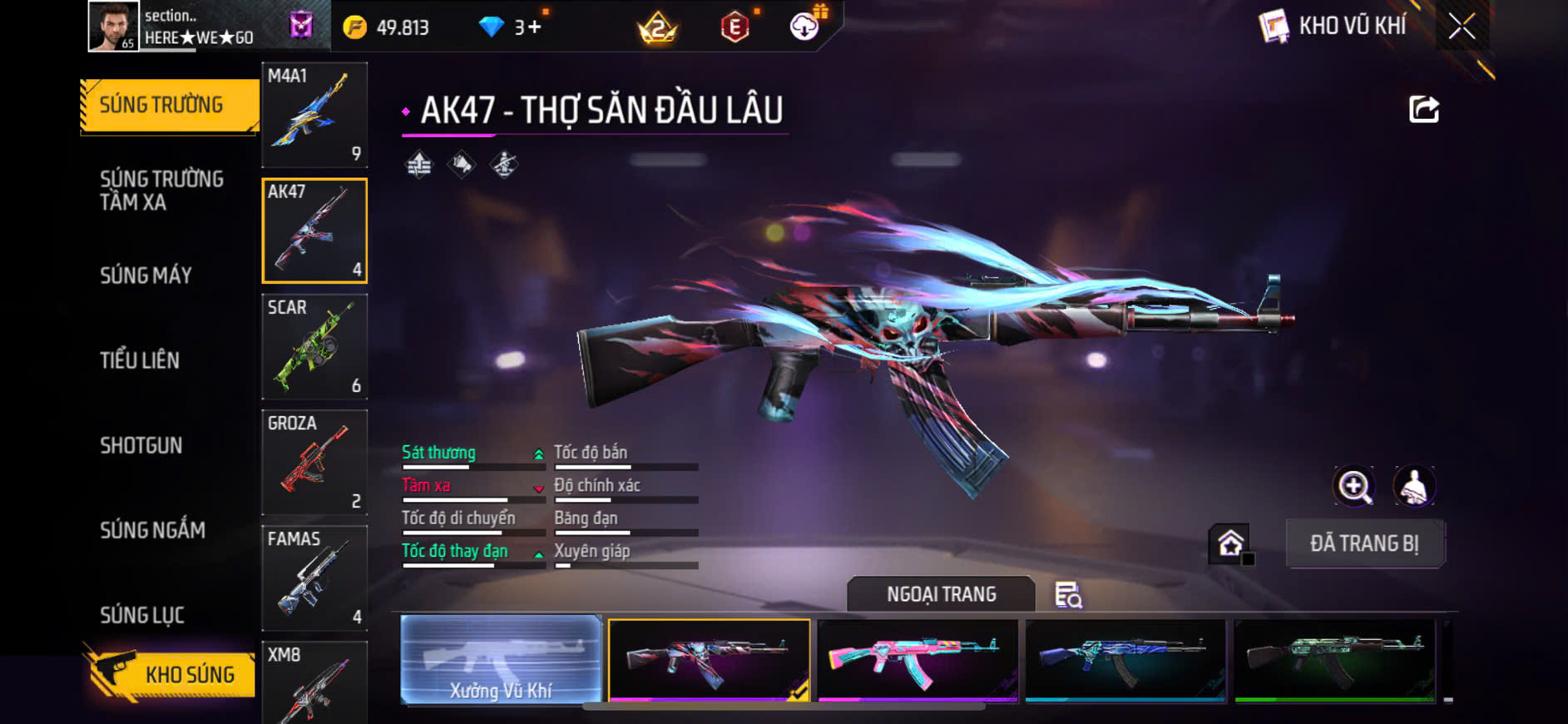Open the Súng Lục category

tap(142, 615)
